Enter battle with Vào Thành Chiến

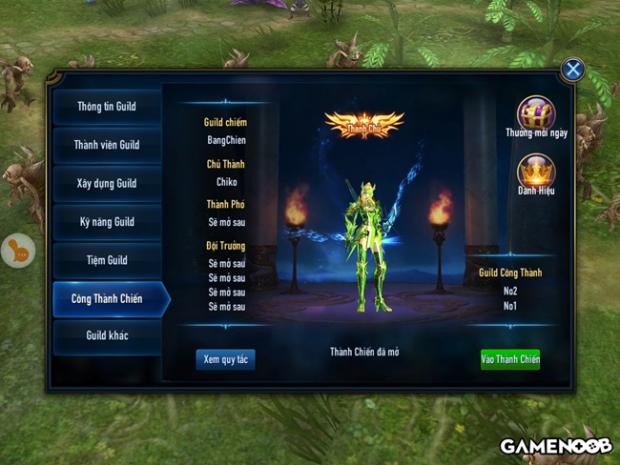(510, 359)
